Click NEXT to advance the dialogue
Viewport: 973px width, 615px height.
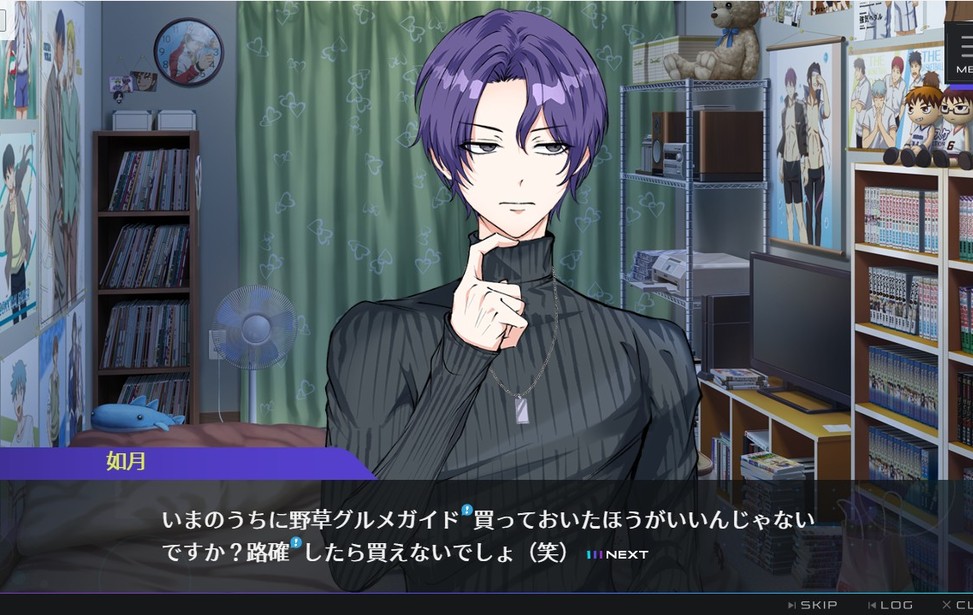[617, 554]
